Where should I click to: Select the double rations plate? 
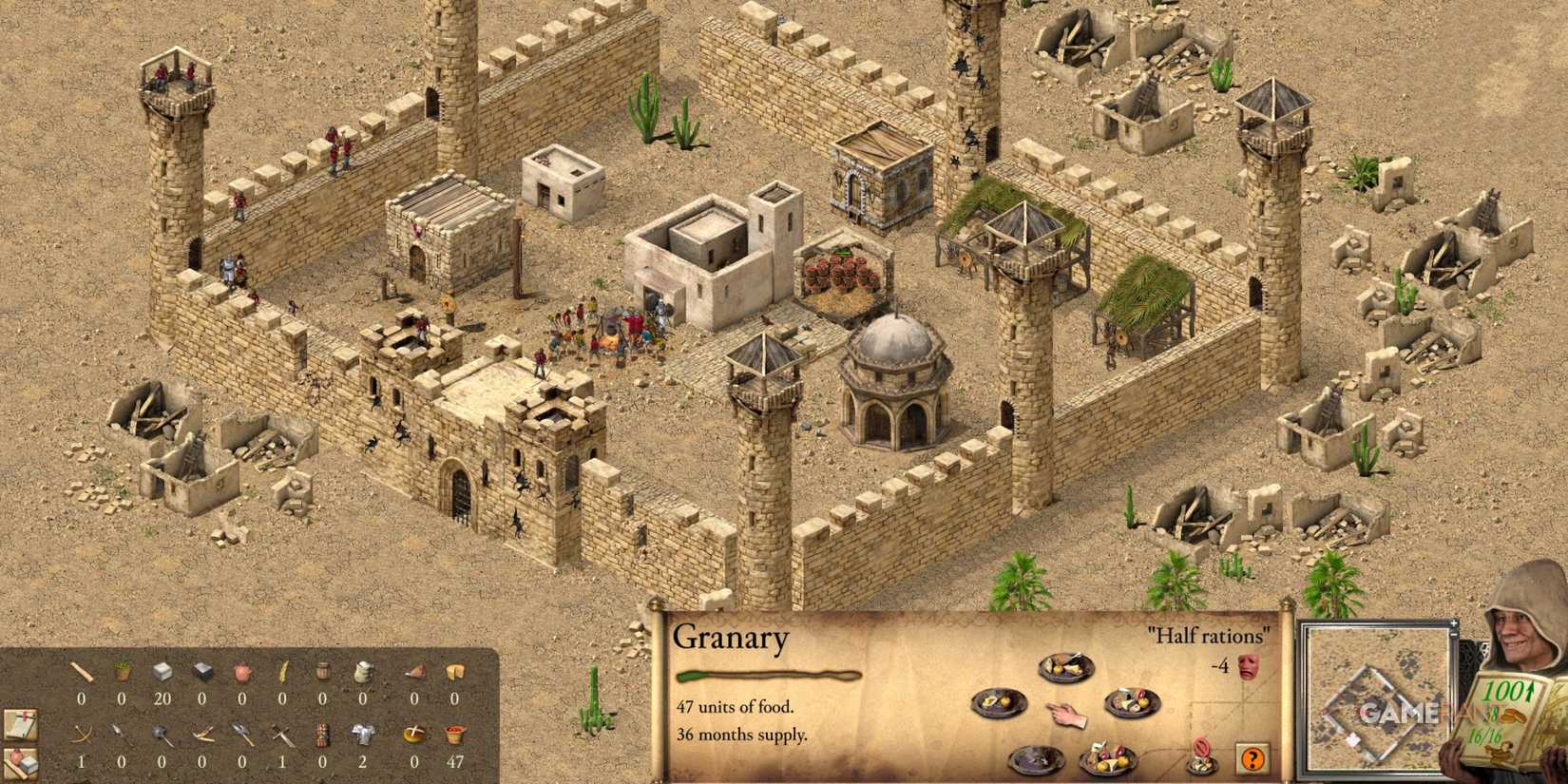tap(1107, 758)
